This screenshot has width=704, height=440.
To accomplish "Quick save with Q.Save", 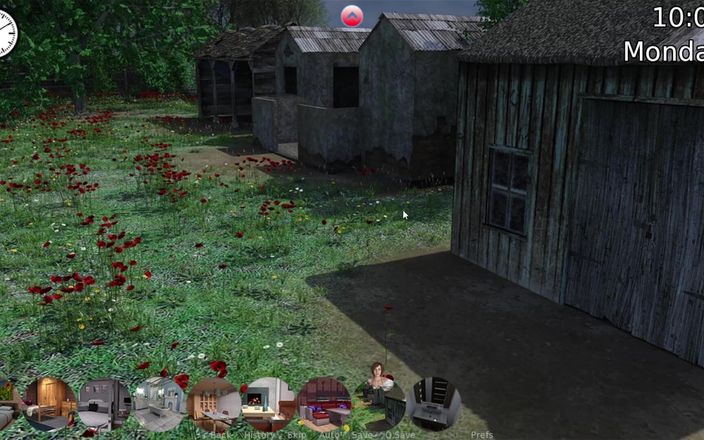I will pyautogui.click(x=400, y=435).
